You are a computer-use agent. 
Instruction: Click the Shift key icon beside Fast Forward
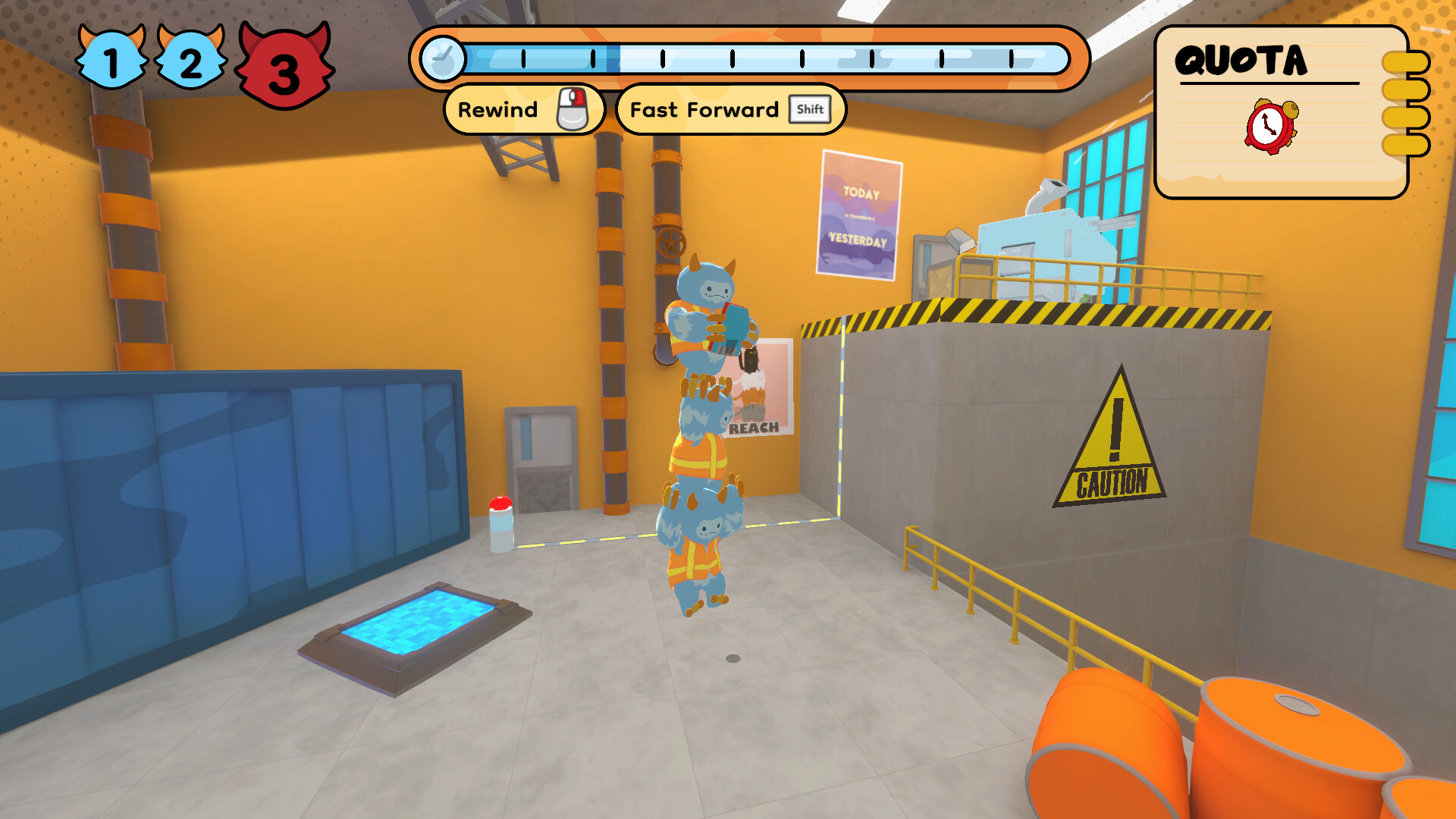click(x=811, y=109)
